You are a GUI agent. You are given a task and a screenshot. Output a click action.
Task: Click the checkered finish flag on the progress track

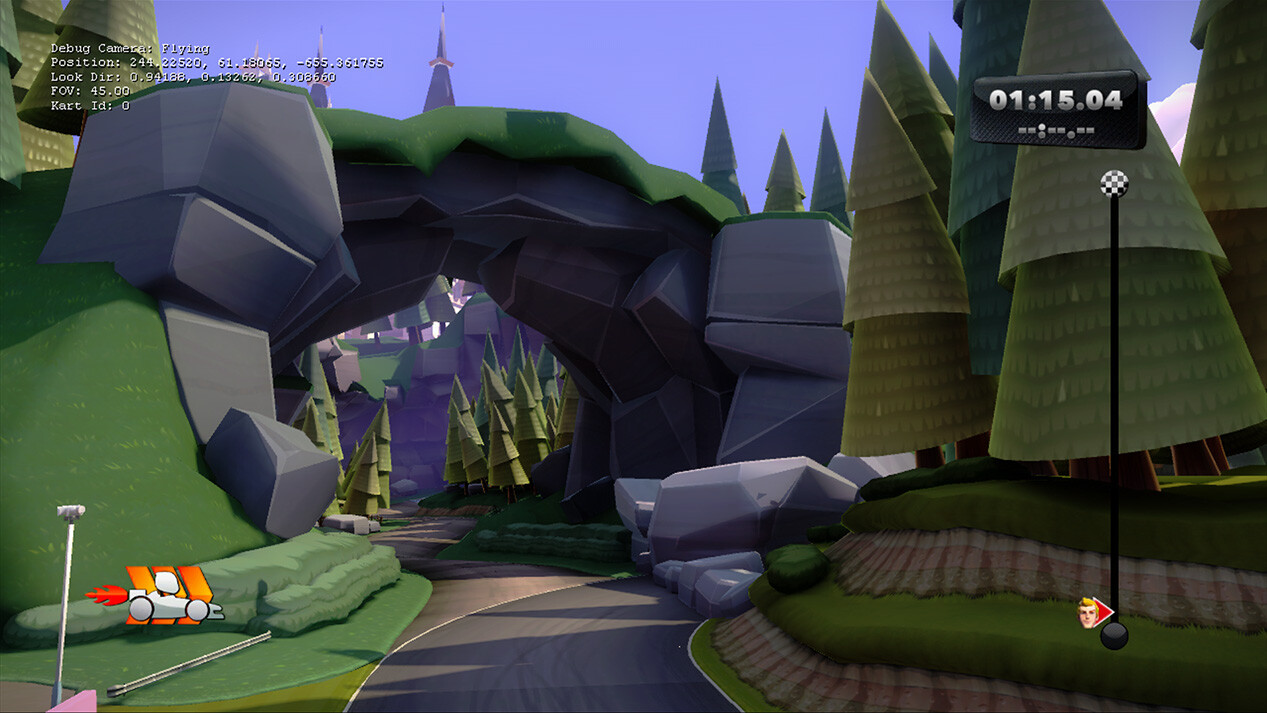click(1114, 183)
